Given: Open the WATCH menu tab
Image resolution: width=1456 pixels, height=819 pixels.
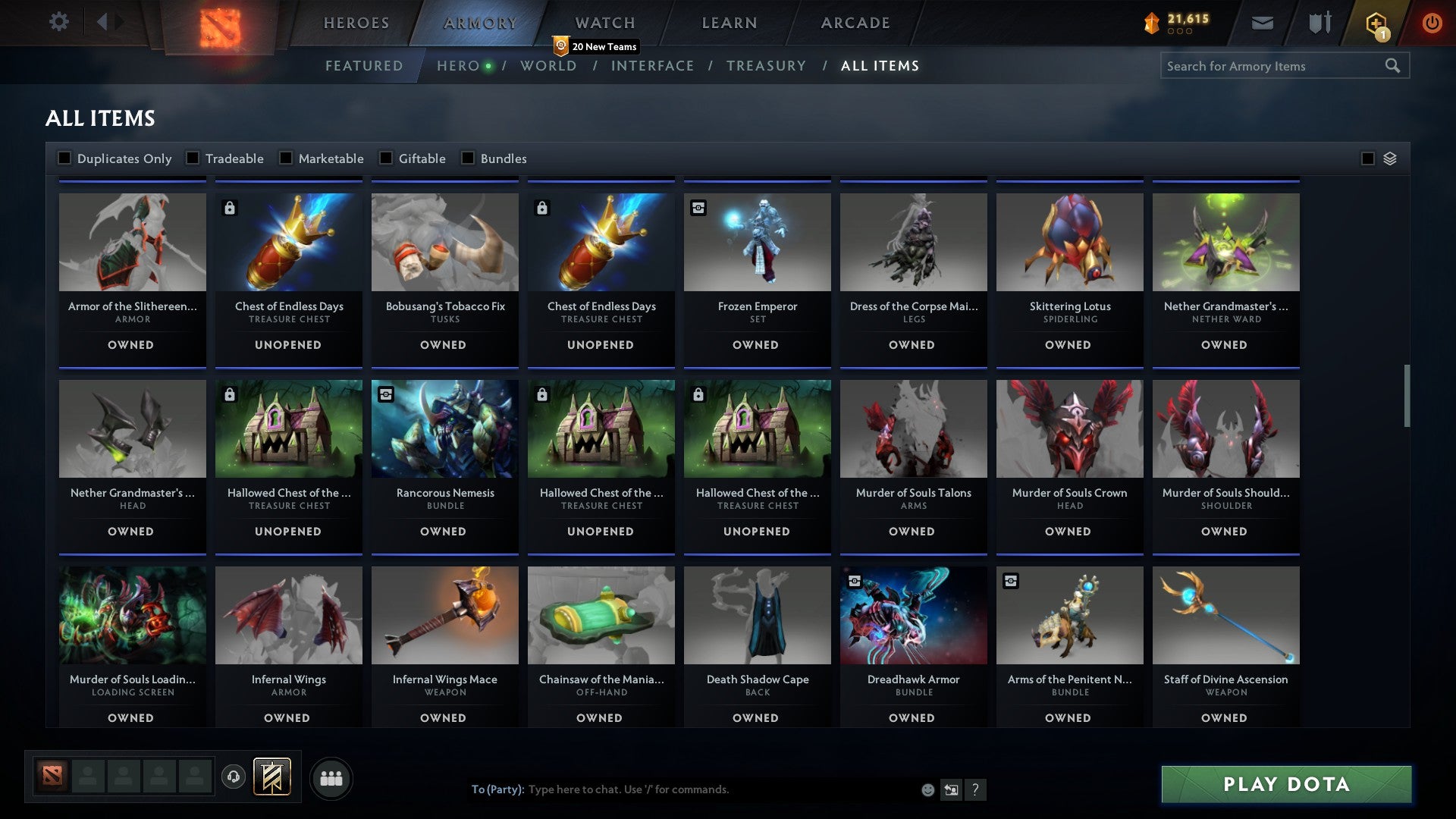Looking at the screenshot, I should pyautogui.click(x=604, y=23).
